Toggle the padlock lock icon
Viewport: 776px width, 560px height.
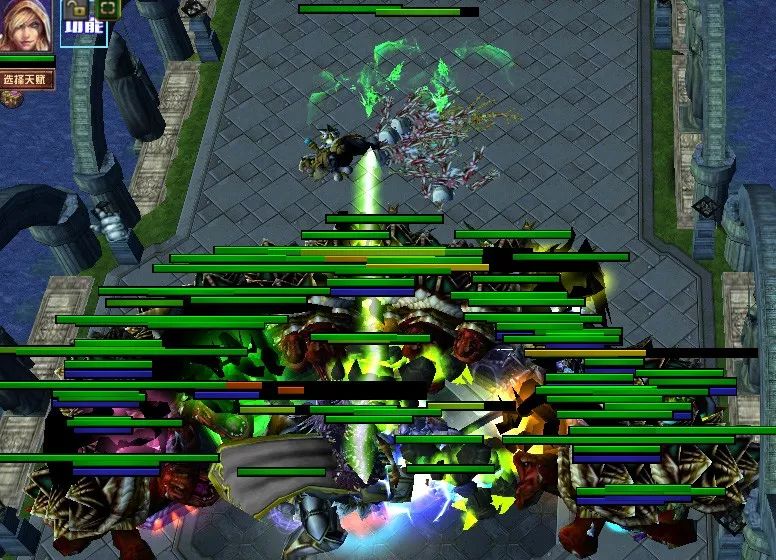(x=76, y=10)
